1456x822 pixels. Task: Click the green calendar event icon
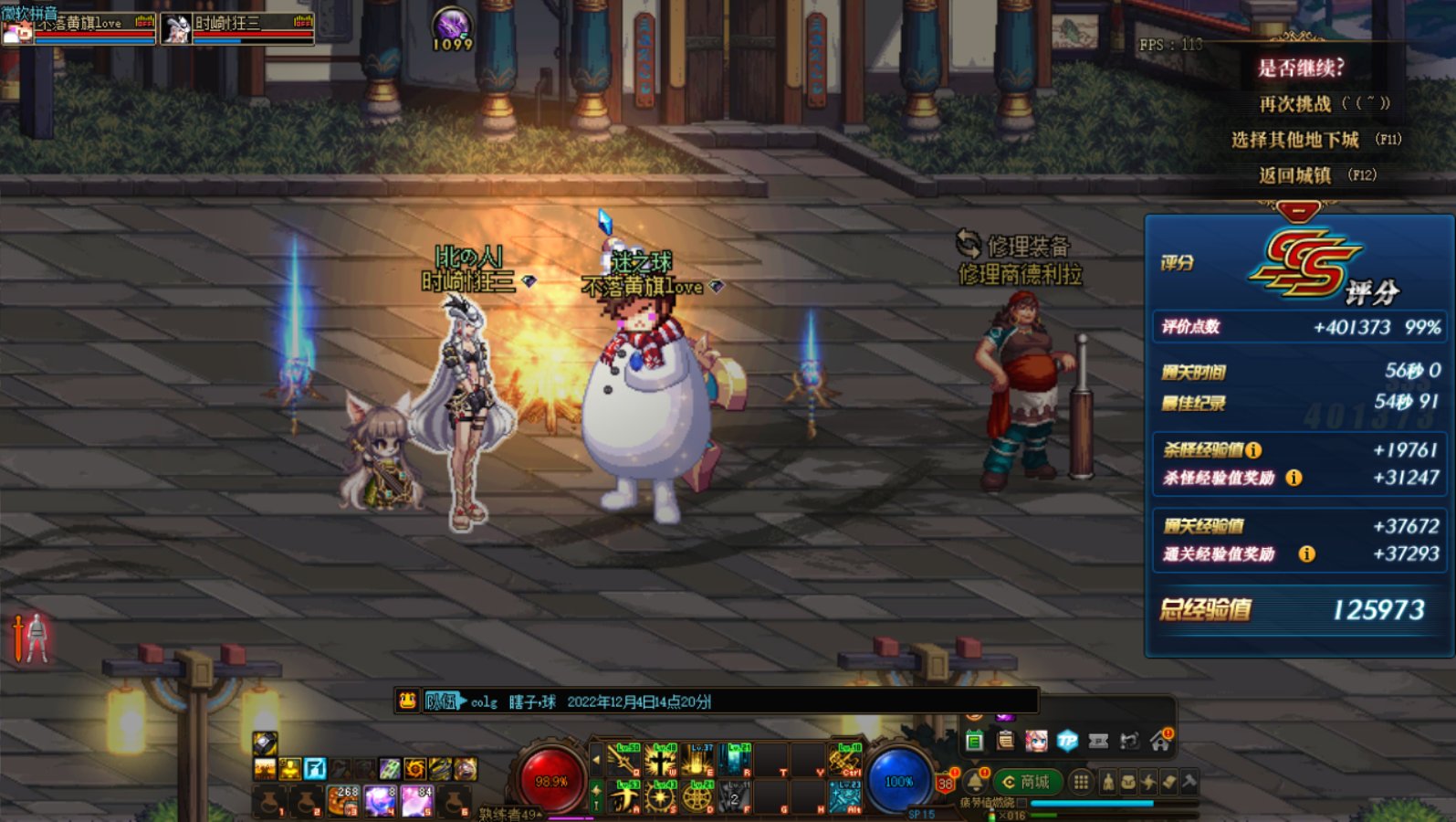pos(974,741)
